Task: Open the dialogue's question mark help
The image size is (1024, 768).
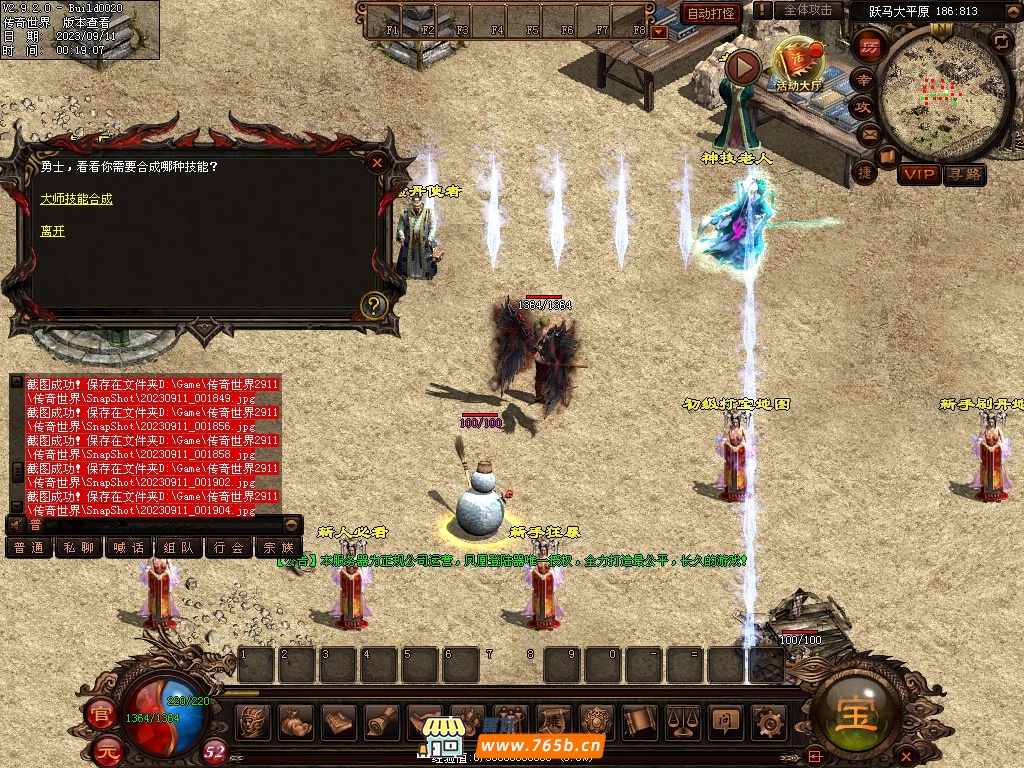Action: pos(373,305)
